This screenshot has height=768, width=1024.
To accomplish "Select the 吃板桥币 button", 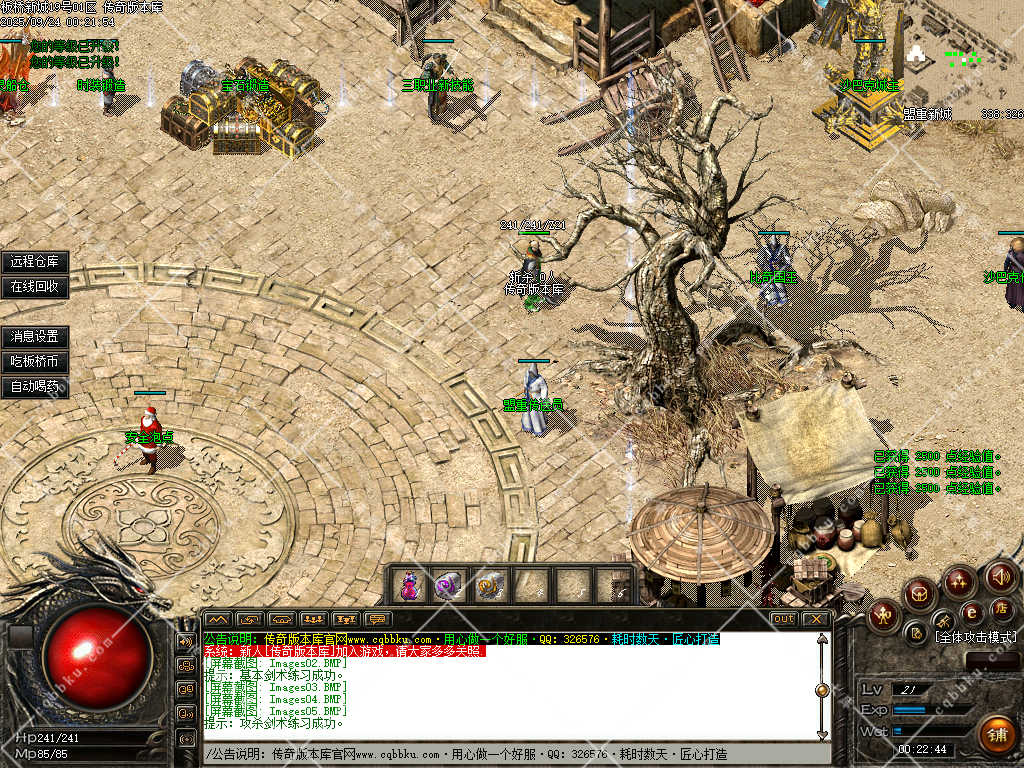I will 35,361.
